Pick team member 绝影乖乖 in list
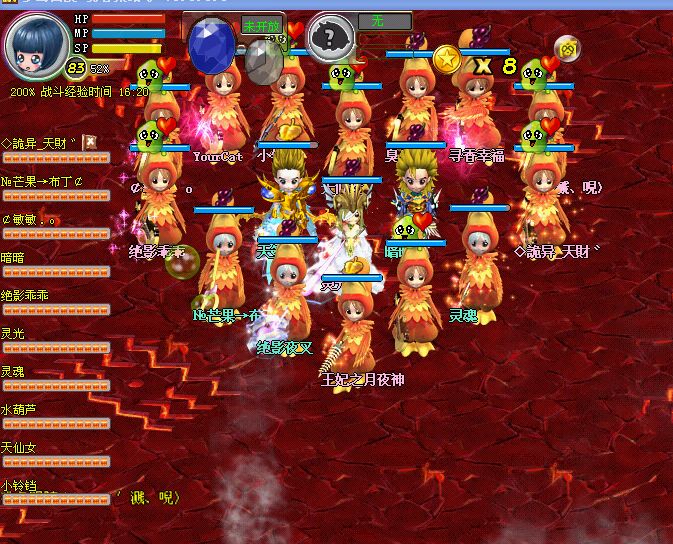Viewport: 673px width, 544px height. click(x=26, y=295)
